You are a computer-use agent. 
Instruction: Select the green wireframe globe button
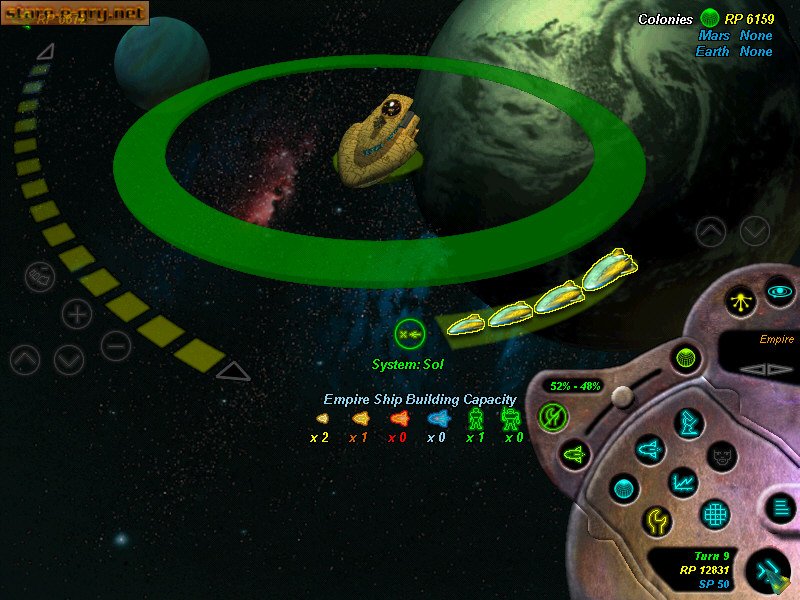tap(685, 357)
